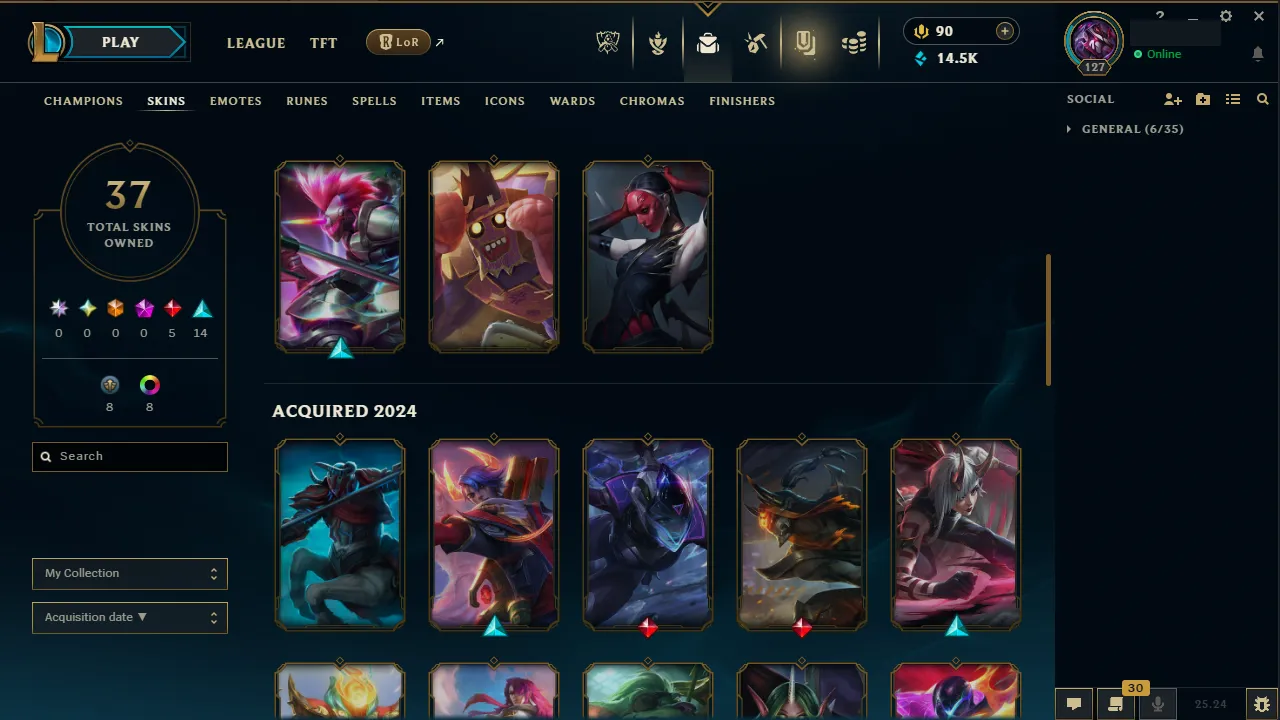
Task: Click the add friend icon
Action: (1172, 99)
